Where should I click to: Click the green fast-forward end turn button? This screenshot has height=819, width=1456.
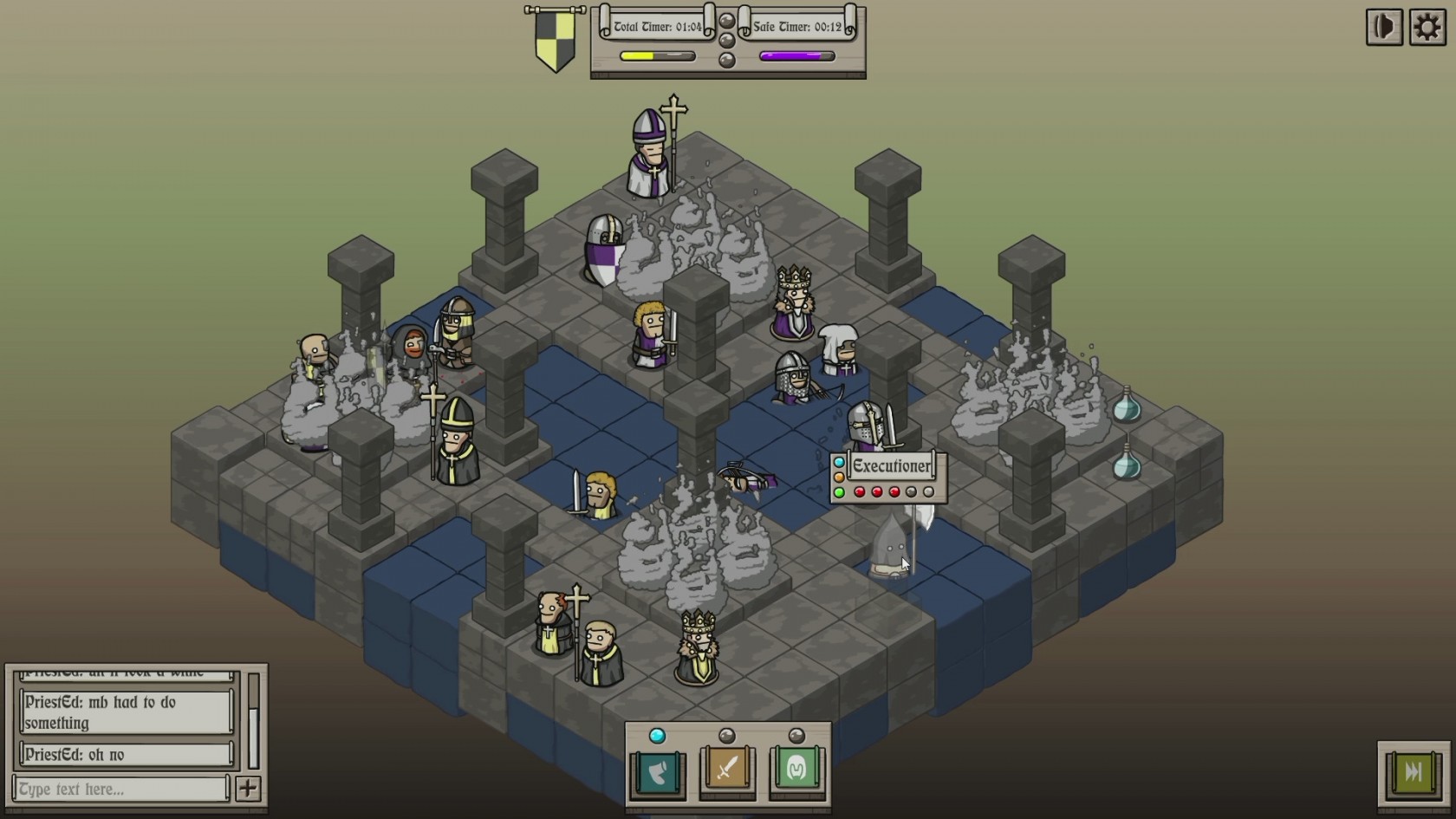1413,771
